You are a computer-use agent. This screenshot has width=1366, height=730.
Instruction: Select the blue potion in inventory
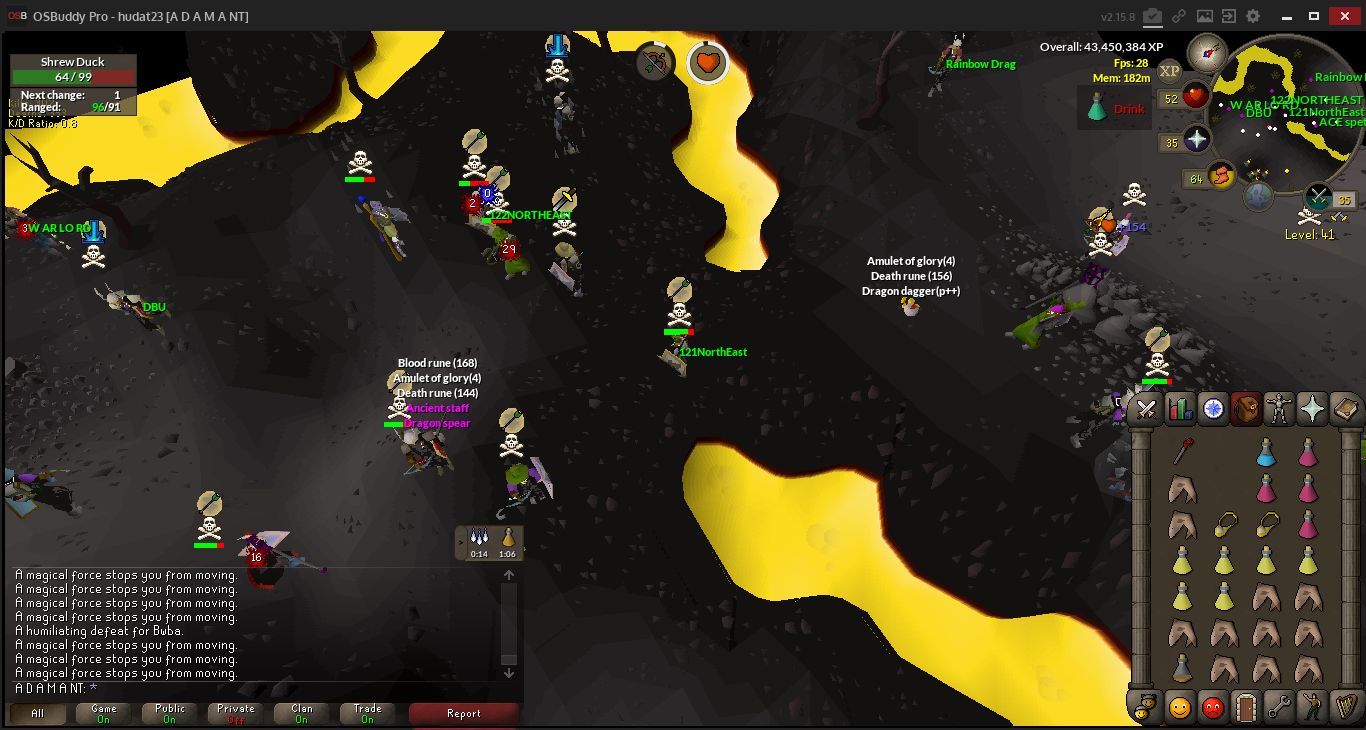tap(1266, 453)
